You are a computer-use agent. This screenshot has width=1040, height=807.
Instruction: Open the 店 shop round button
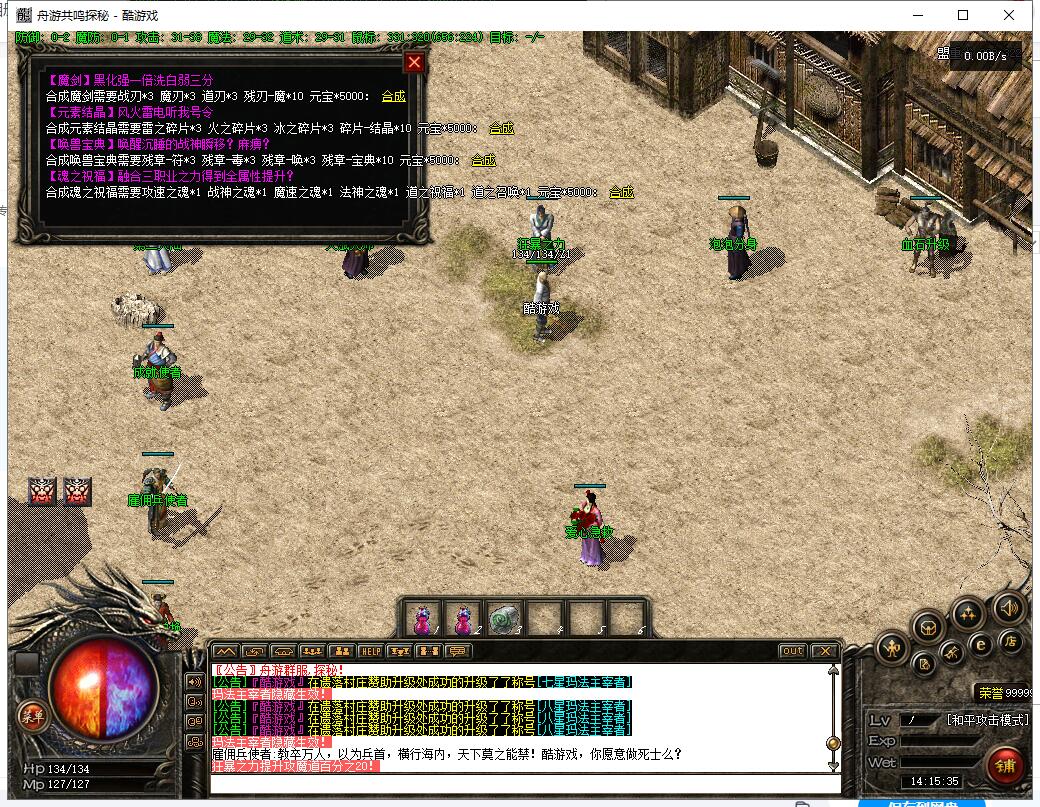pos(1012,640)
